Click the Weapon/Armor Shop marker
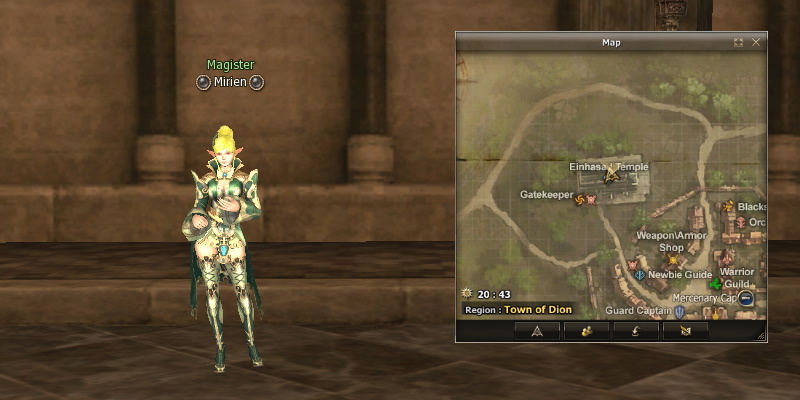The height and width of the screenshot is (400, 800). [672, 260]
